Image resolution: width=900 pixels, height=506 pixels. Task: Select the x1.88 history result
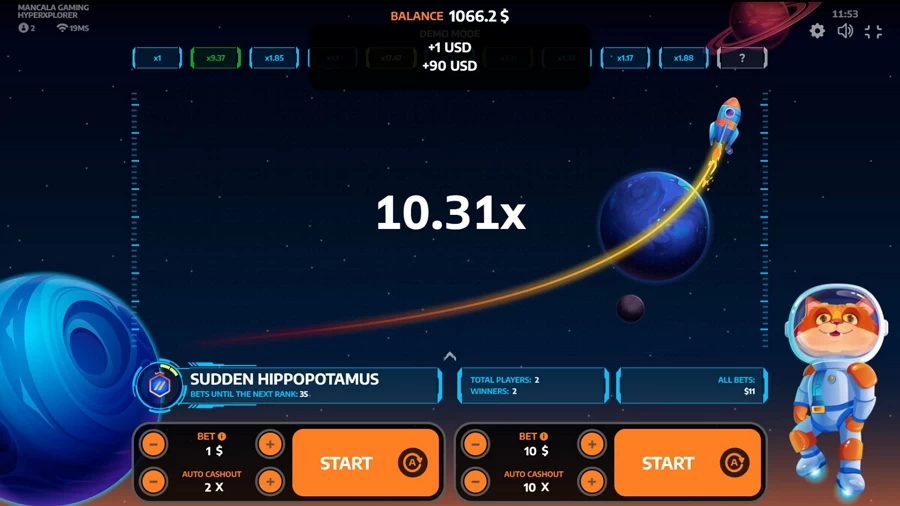tap(683, 58)
